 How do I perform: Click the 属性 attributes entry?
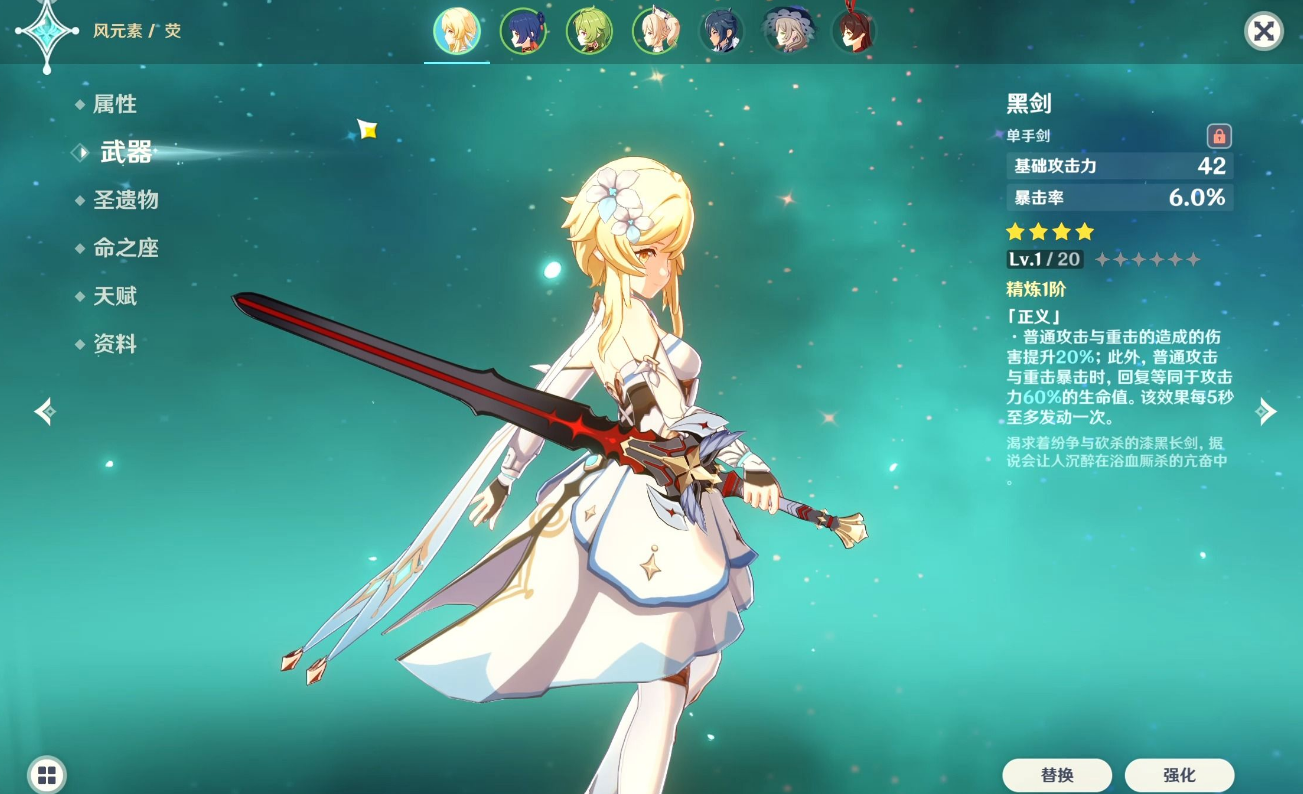point(115,104)
